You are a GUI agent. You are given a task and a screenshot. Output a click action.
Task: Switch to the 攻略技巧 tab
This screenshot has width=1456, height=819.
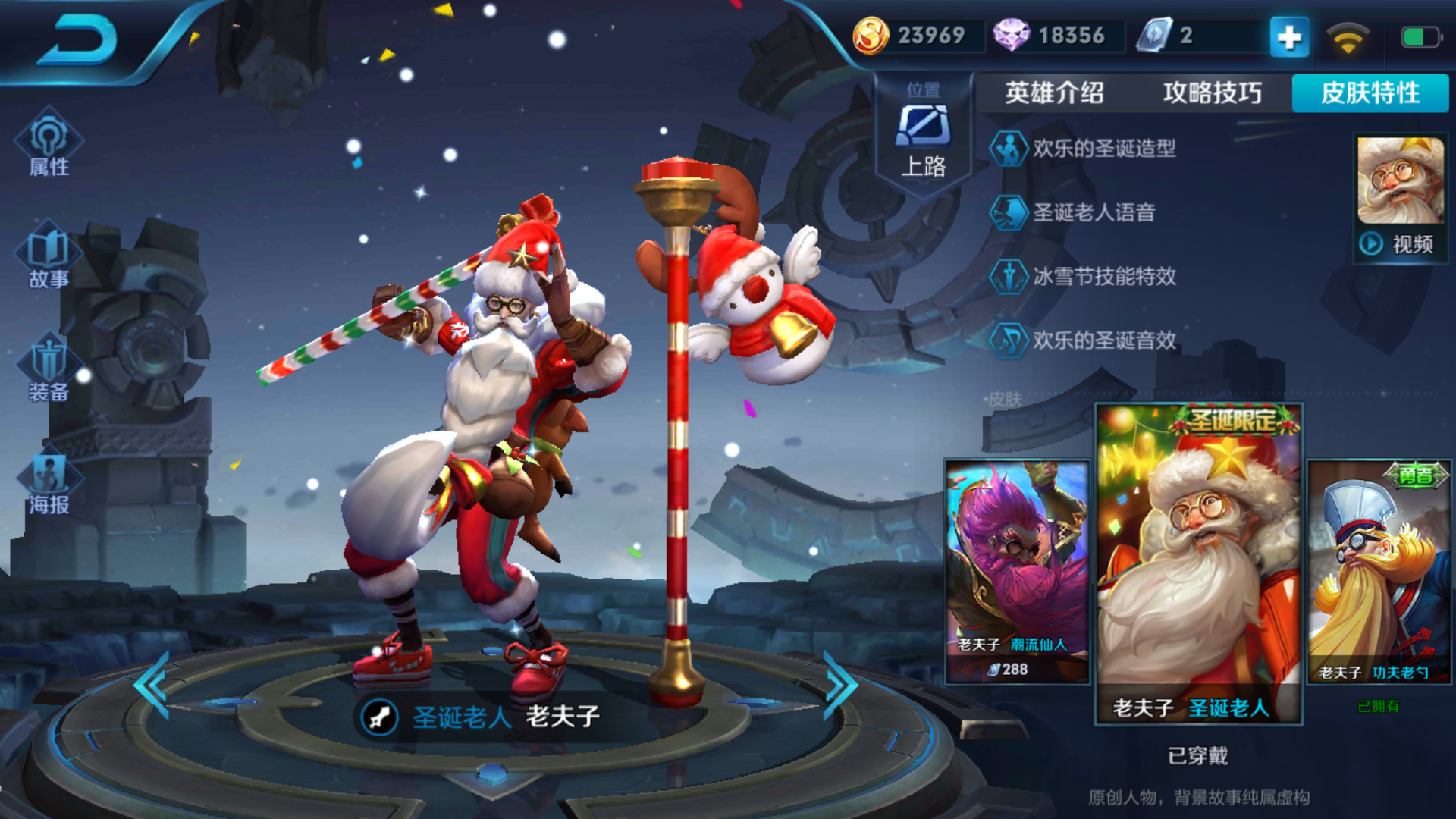(x=1212, y=93)
